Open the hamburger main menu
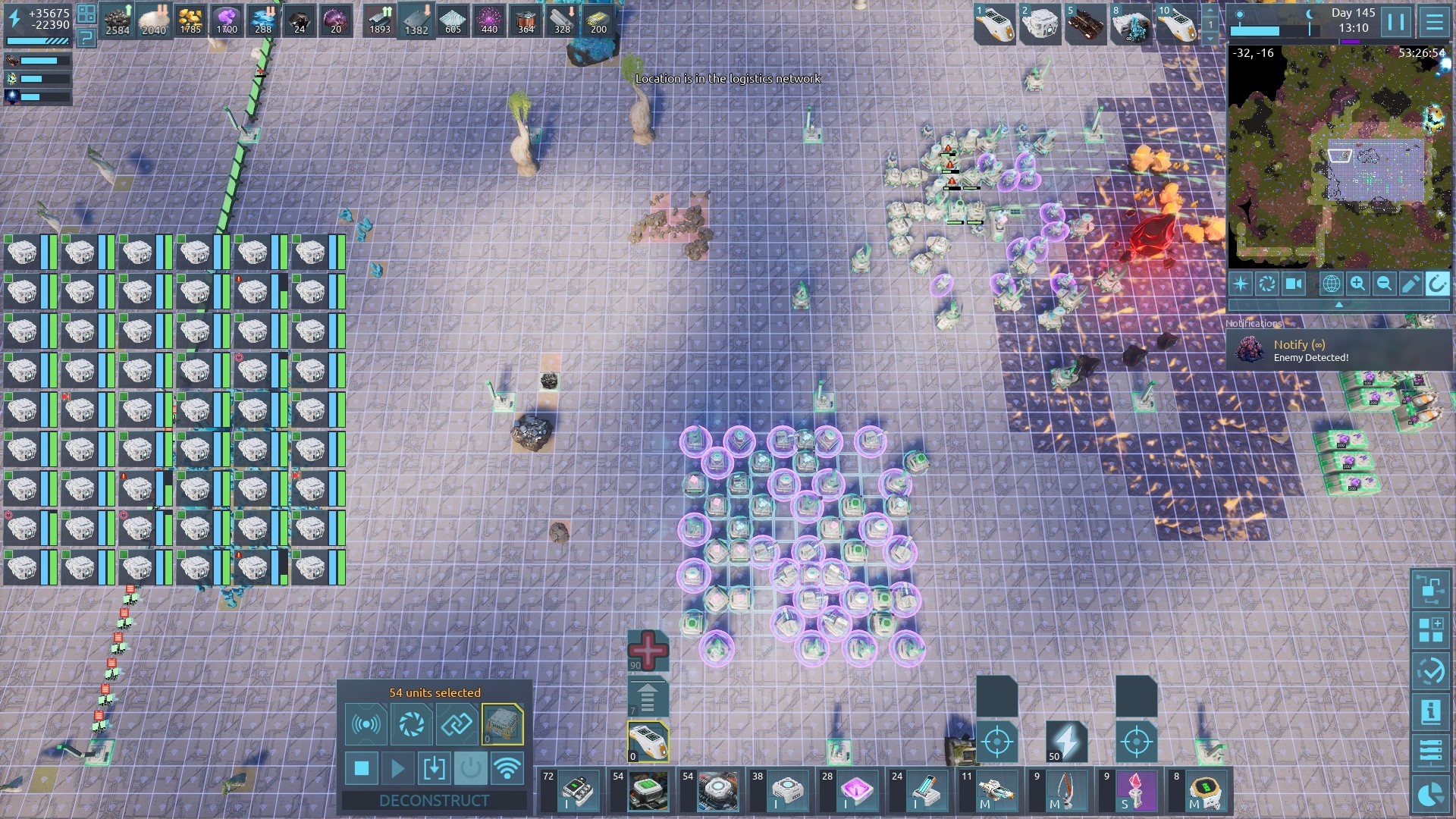The width and height of the screenshot is (1456, 819). tap(1434, 22)
